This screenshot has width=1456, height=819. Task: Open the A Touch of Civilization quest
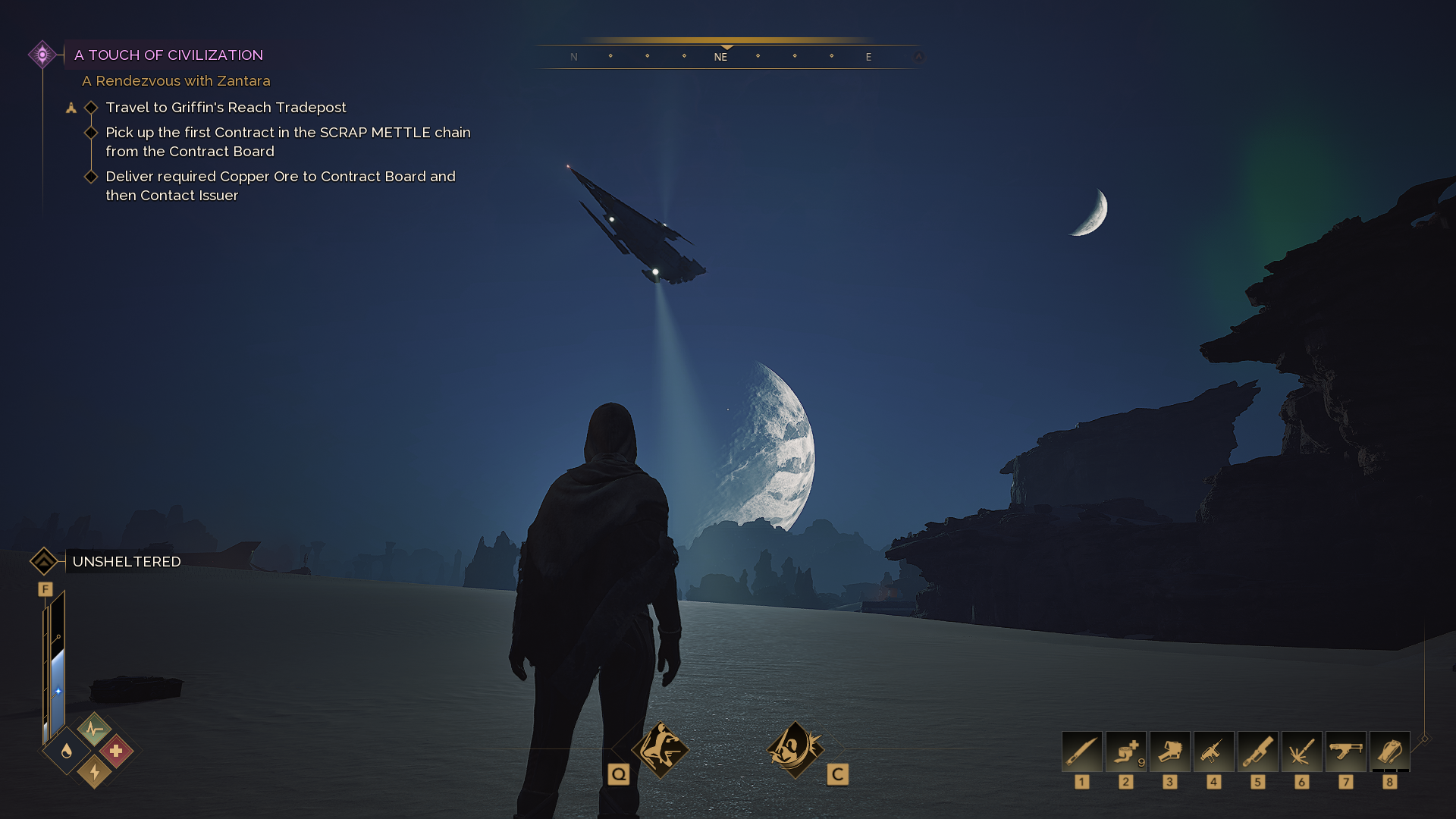[168, 55]
